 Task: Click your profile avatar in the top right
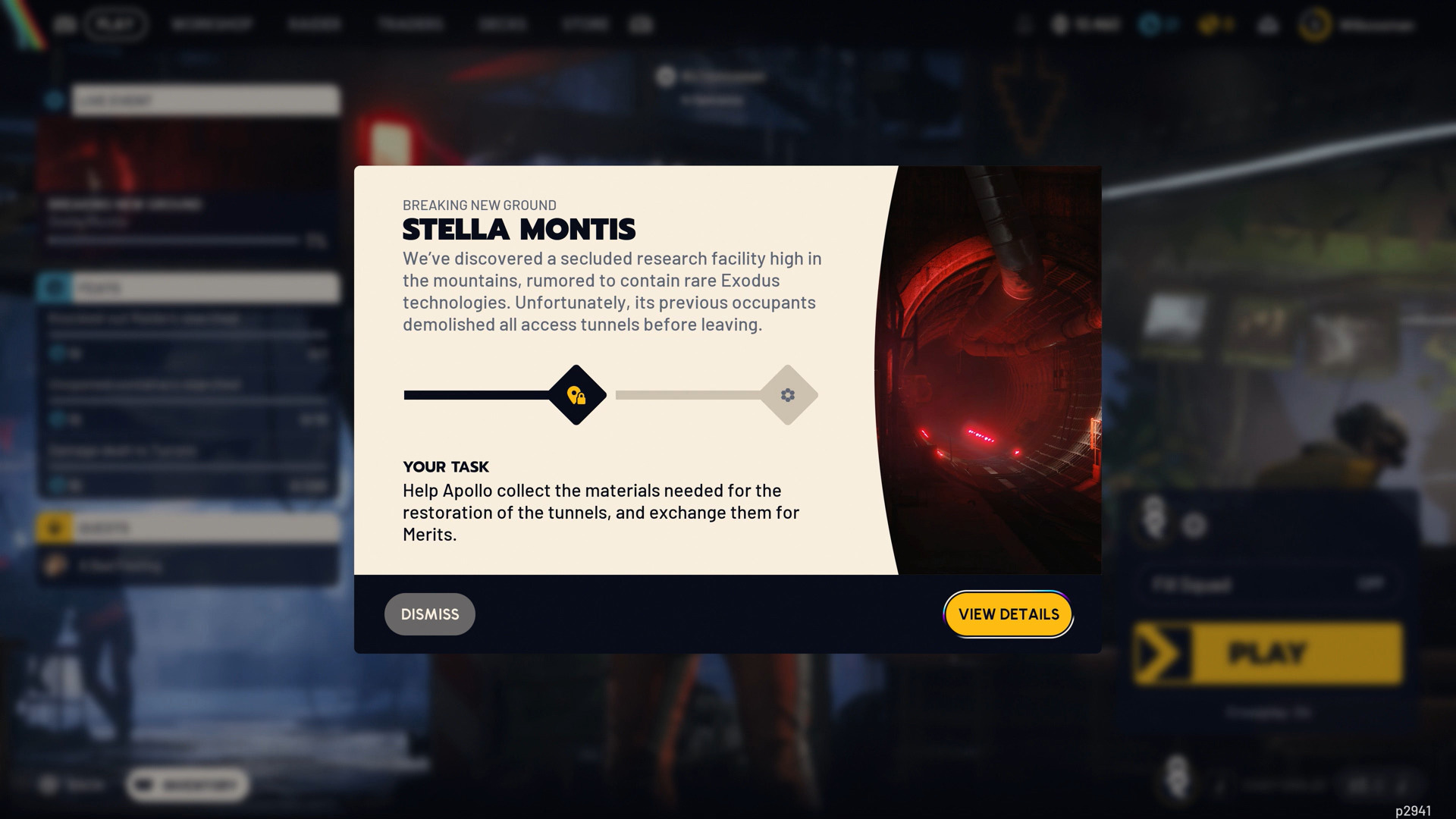[1316, 24]
